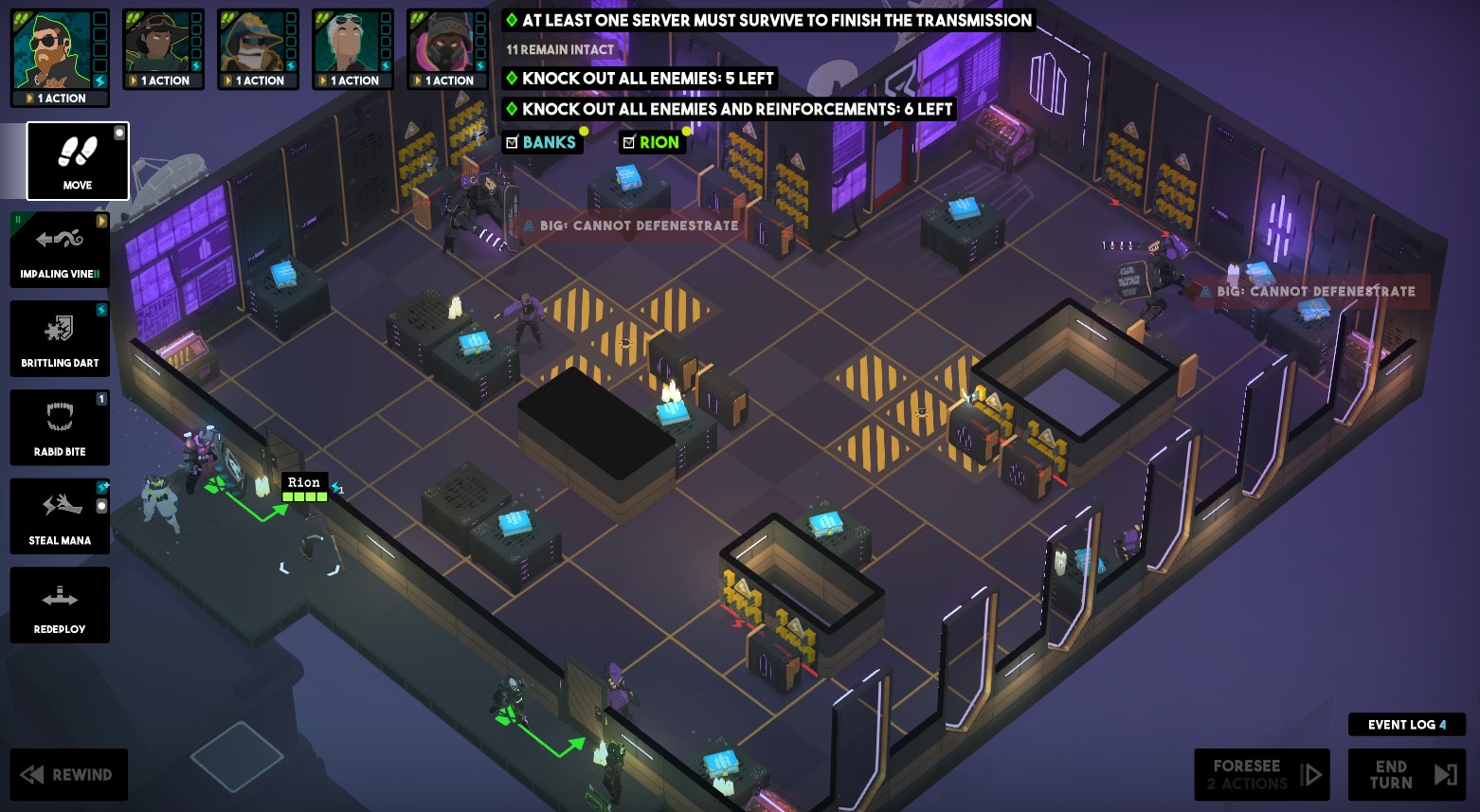Image resolution: width=1480 pixels, height=812 pixels.
Task: Activate the Steal Mana ability
Action: click(x=60, y=516)
